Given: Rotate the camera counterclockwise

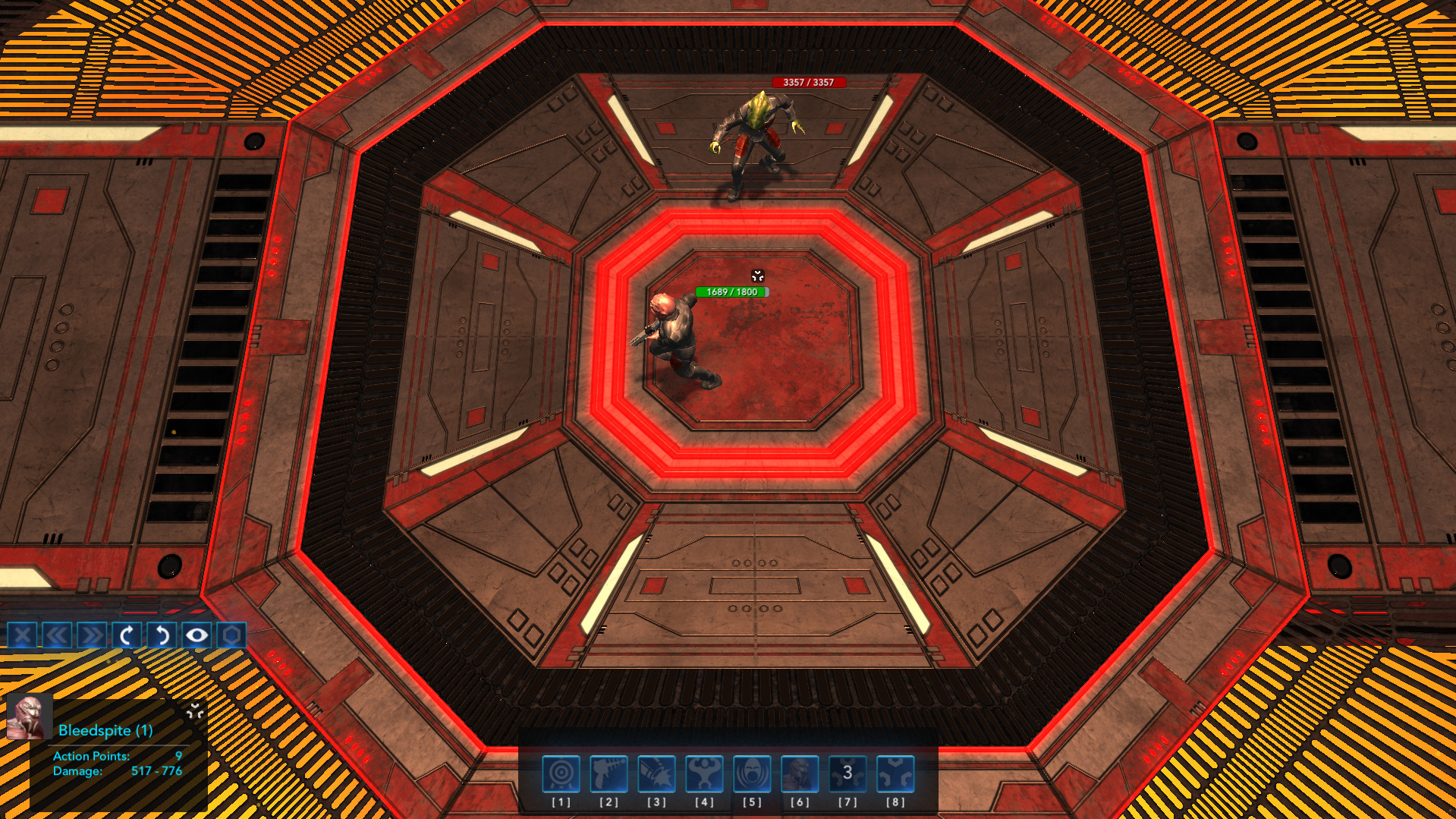Looking at the screenshot, I should (160, 635).
